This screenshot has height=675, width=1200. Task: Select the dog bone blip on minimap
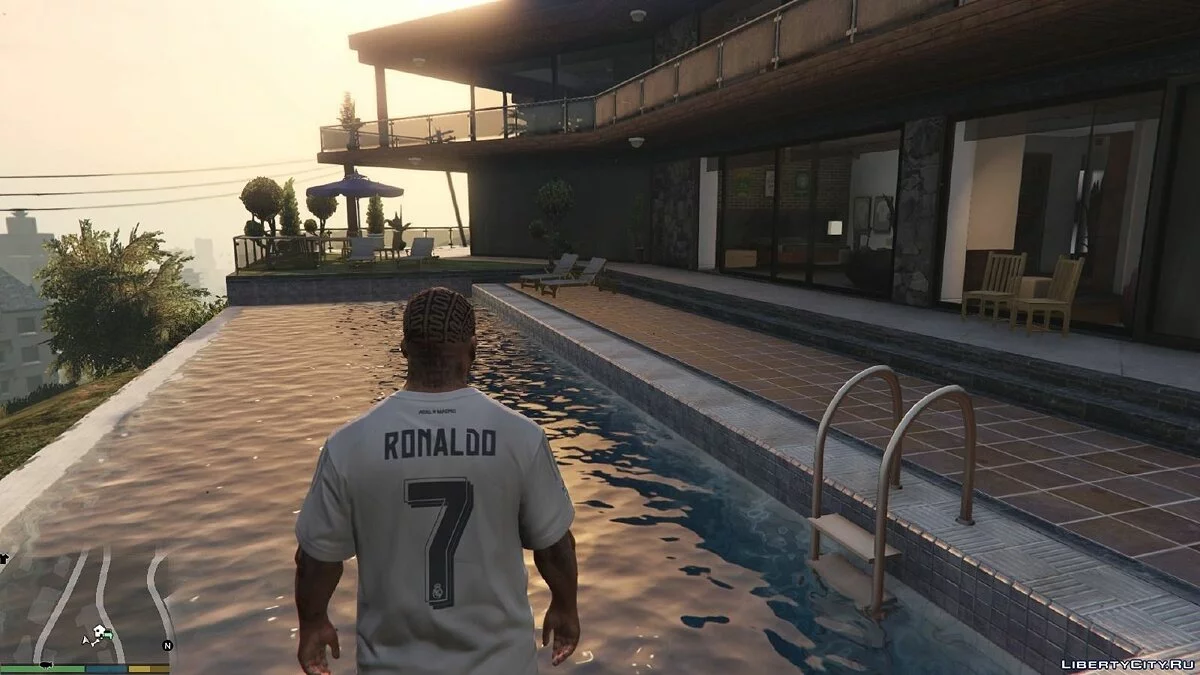95,643
